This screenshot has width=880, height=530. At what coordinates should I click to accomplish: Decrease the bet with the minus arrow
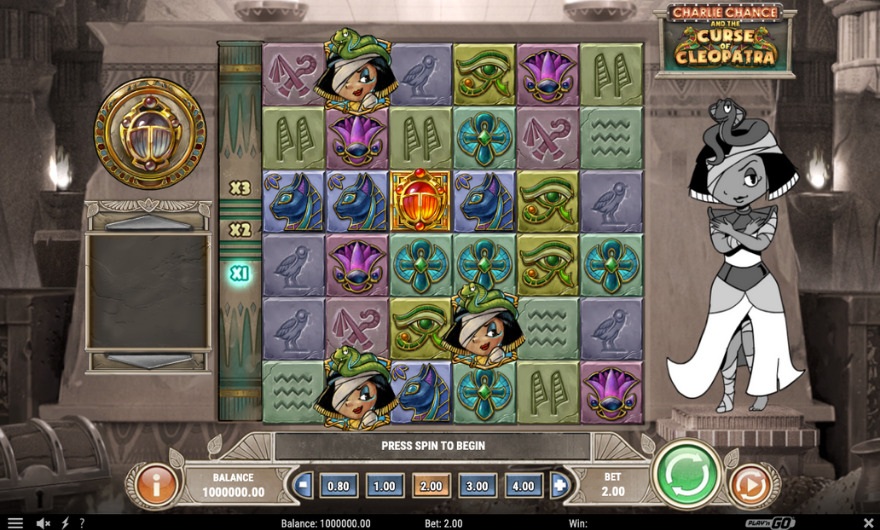click(304, 486)
